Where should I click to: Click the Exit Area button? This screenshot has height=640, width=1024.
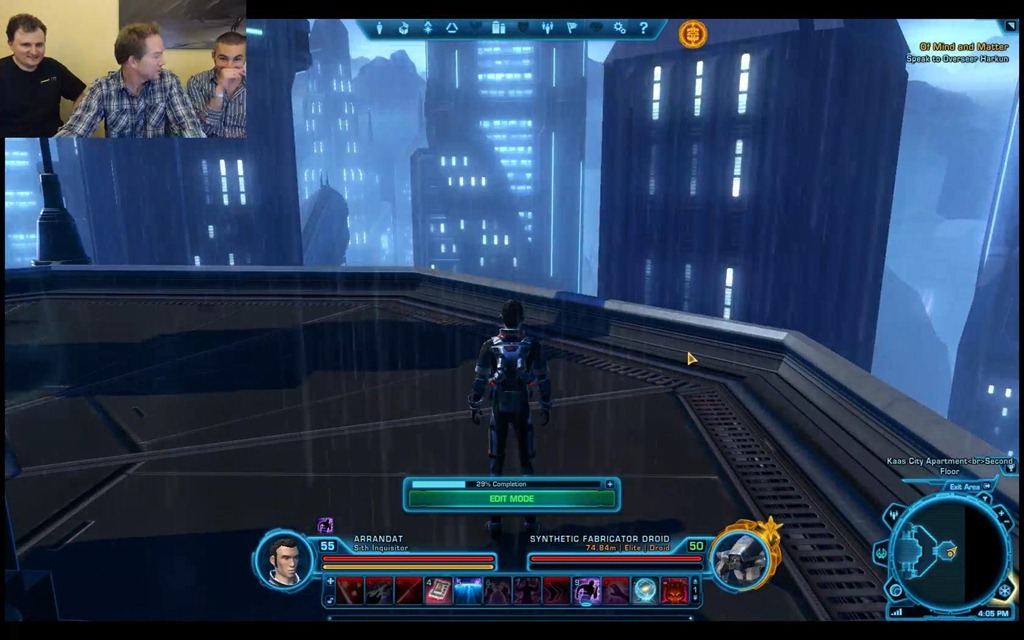click(x=964, y=486)
